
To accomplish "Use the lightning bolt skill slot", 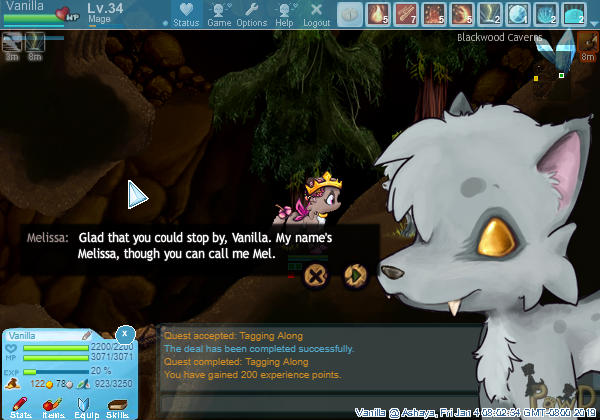I will 491,14.
